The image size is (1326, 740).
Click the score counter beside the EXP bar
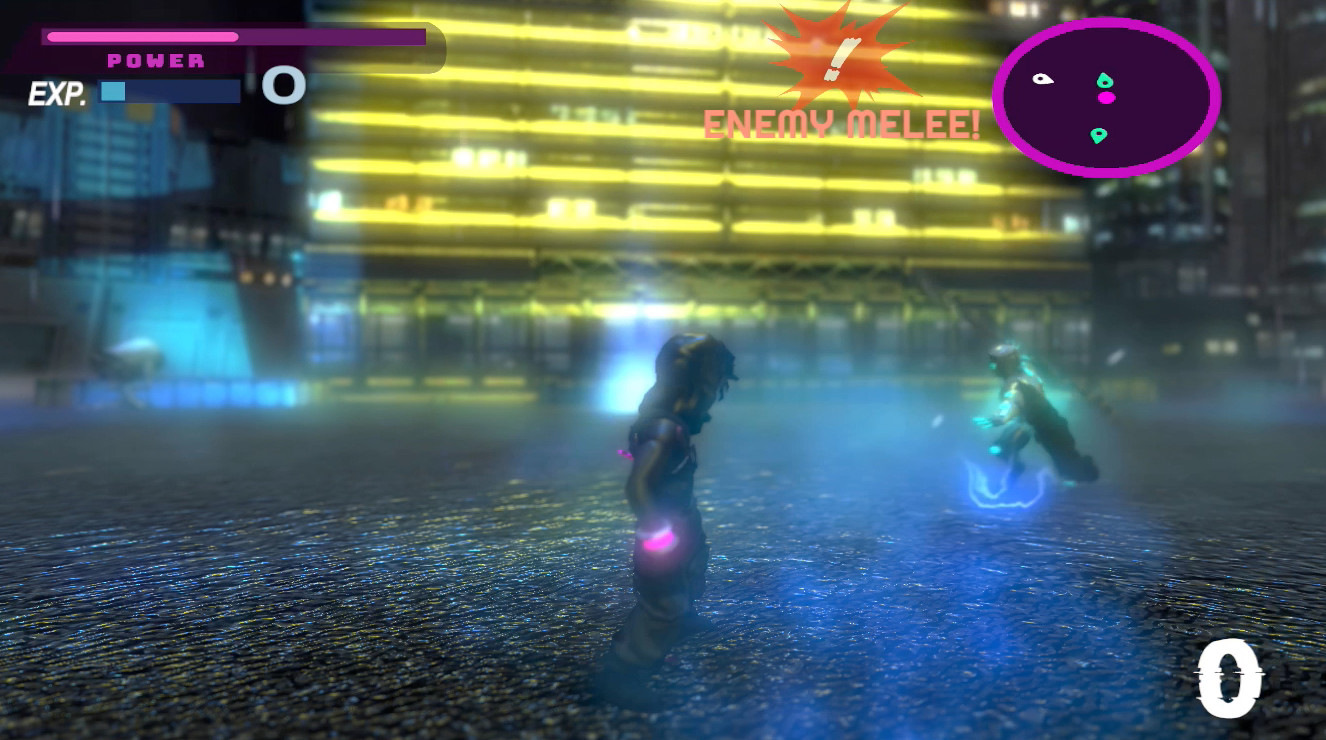tap(285, 88)
